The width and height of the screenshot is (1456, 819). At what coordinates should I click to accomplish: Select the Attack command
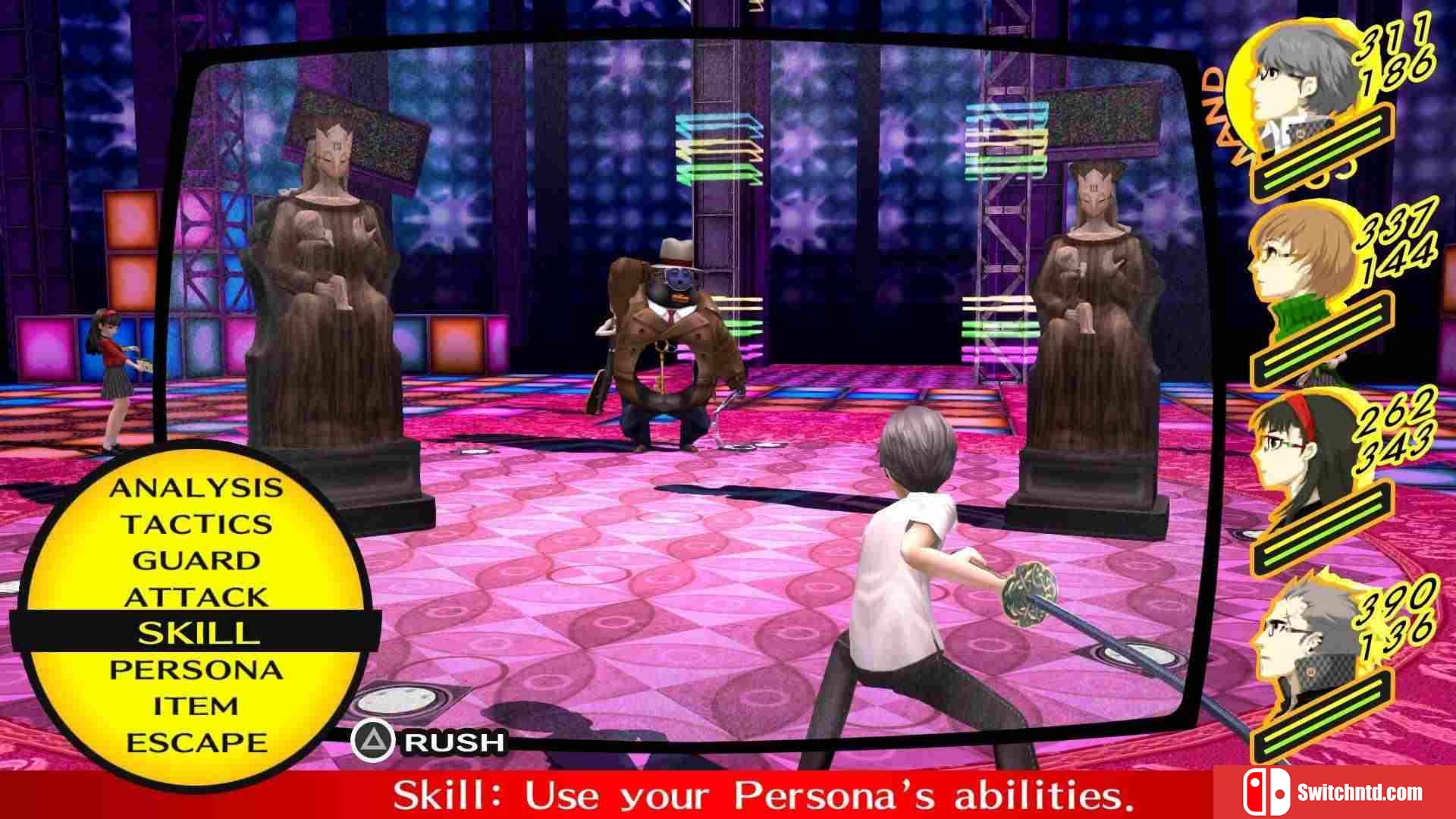(x=196, y=597)
